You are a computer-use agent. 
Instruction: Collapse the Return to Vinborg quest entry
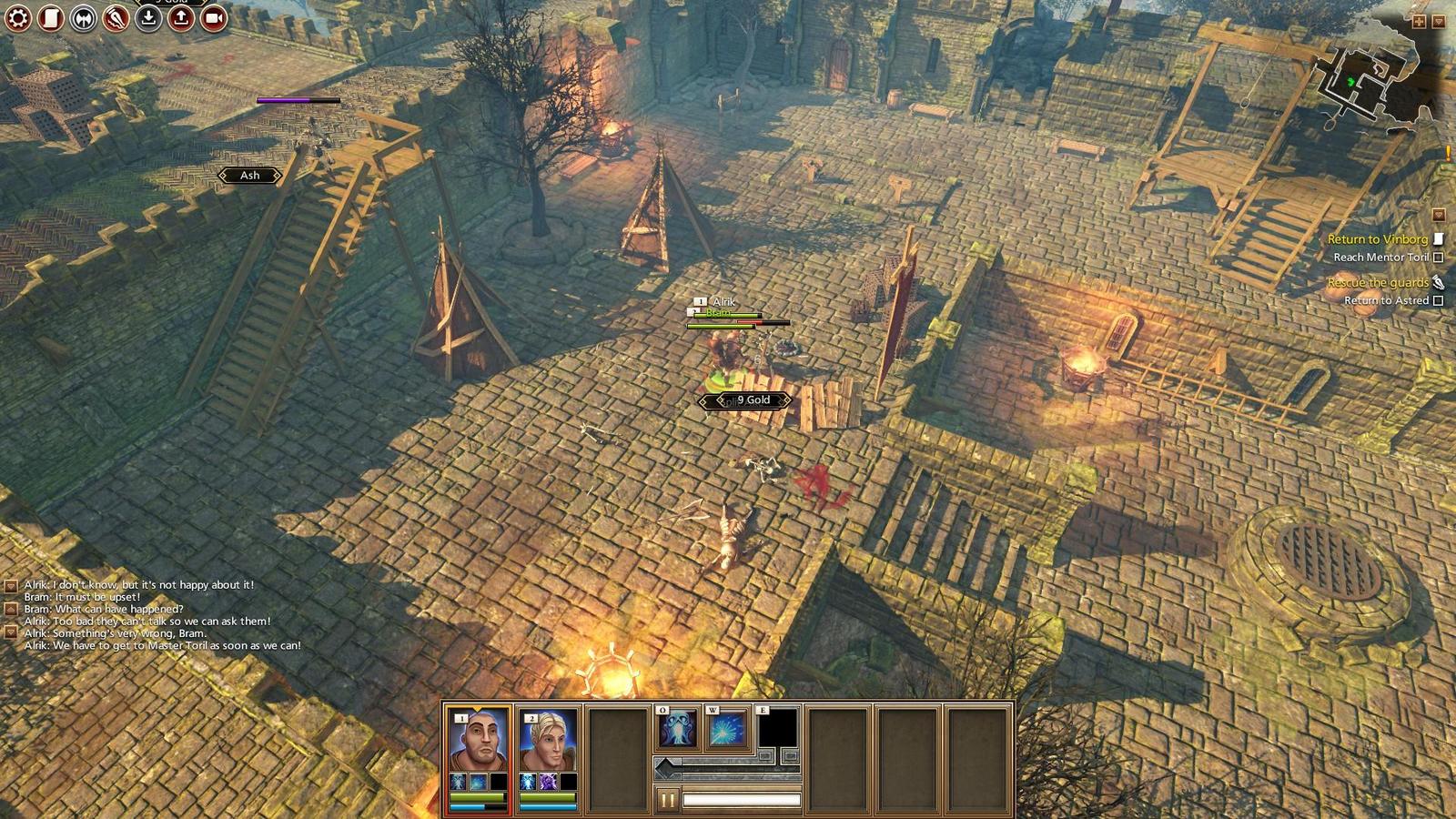[x=1439, y=238]
